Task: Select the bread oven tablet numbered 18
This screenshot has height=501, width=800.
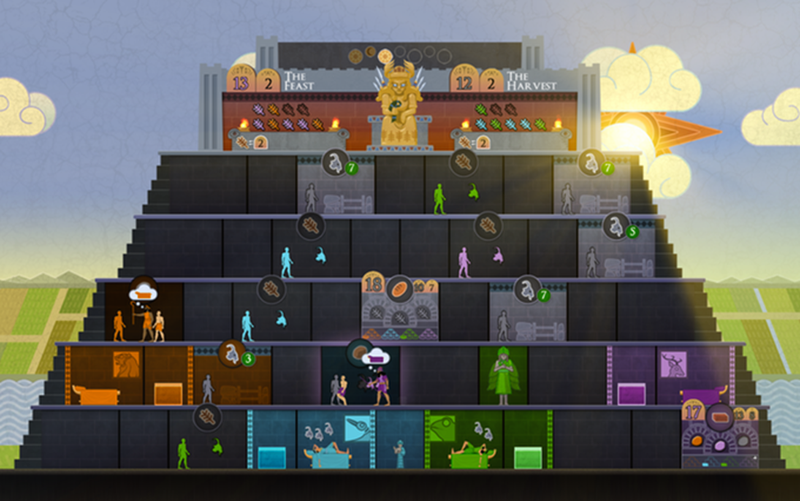Action: (374, 287)
